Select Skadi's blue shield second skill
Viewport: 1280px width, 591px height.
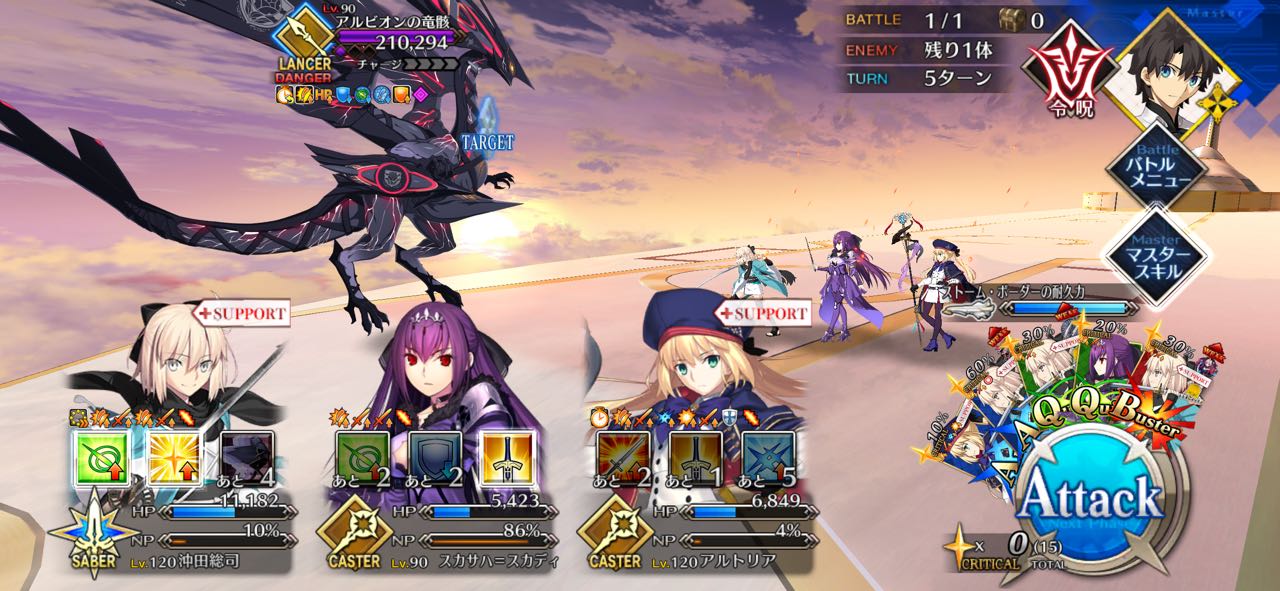pos(434,458)
